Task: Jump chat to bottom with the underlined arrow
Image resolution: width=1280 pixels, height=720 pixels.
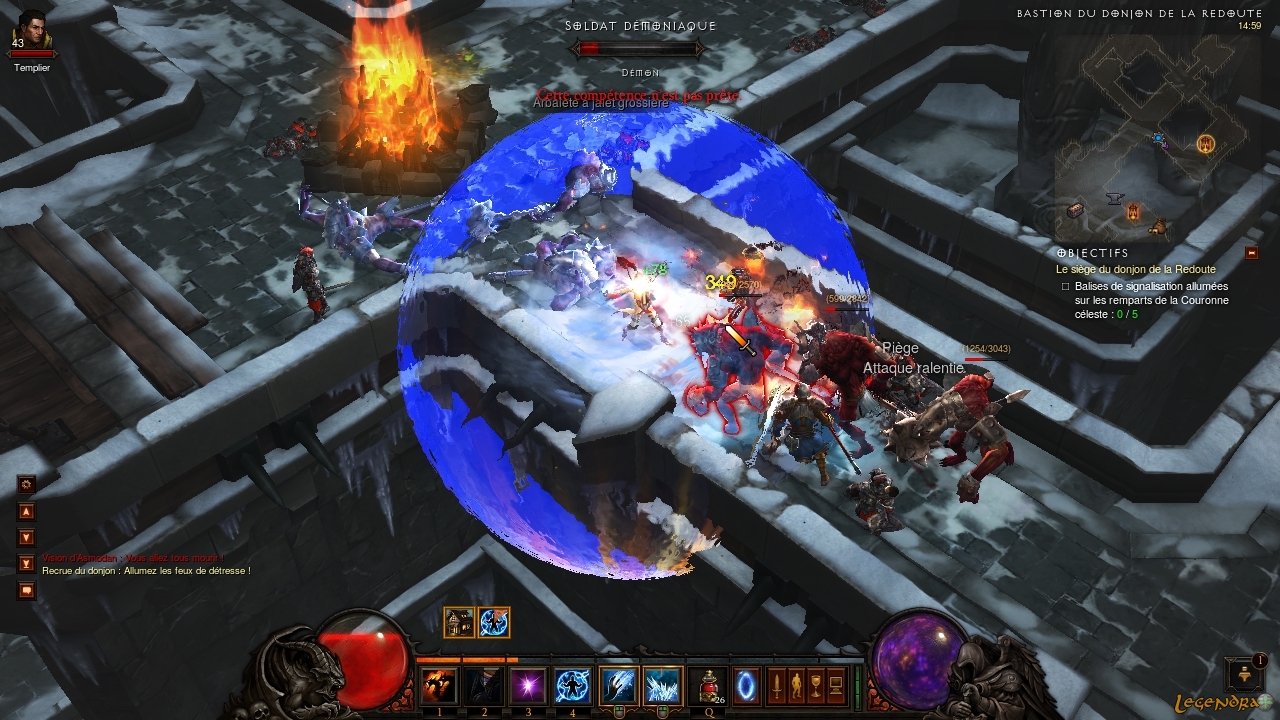Action: click(x=27, y=564)
